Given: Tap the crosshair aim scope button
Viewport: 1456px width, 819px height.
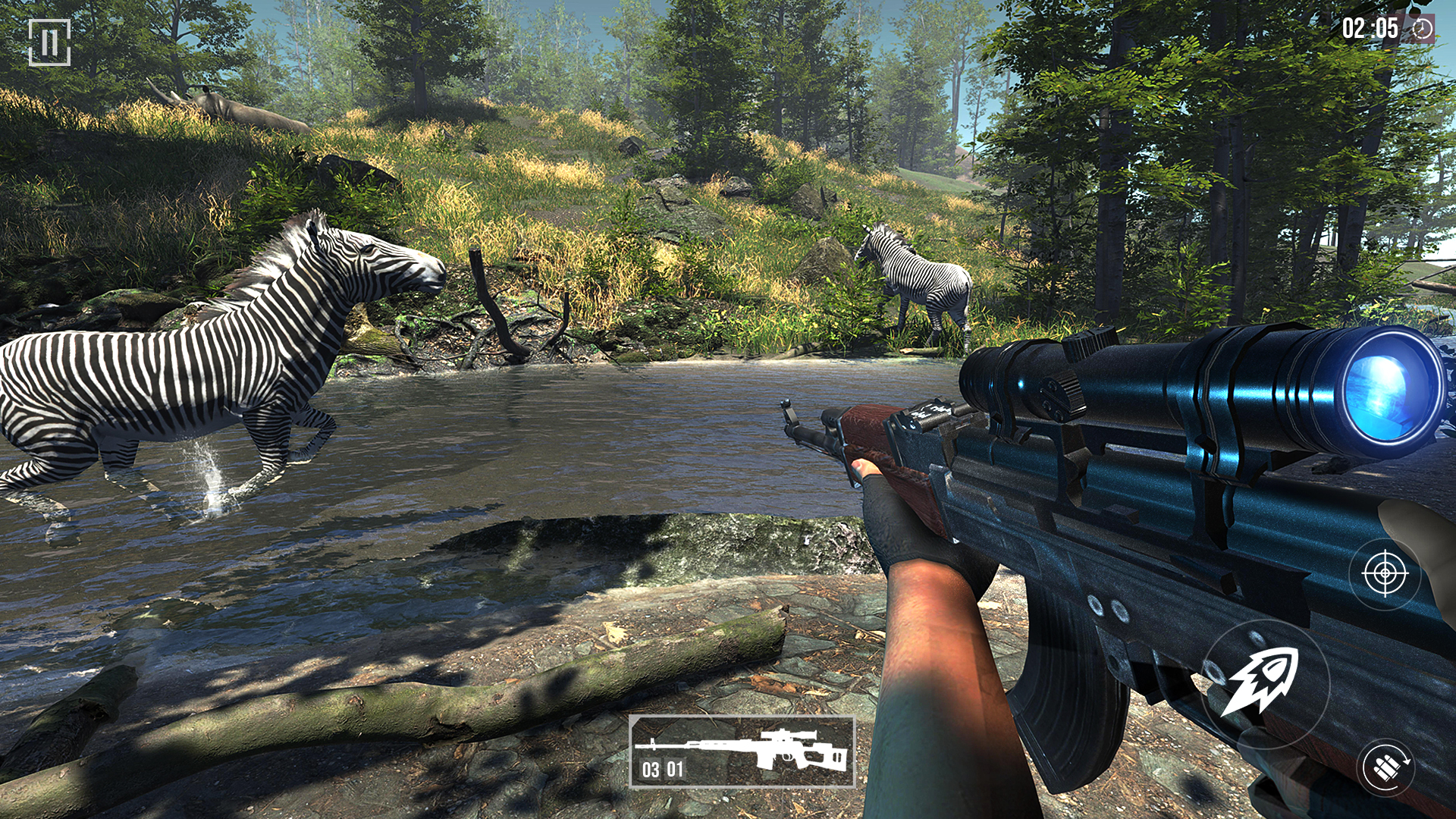Looking at the screenshot, I should (x=1385, y=574).
